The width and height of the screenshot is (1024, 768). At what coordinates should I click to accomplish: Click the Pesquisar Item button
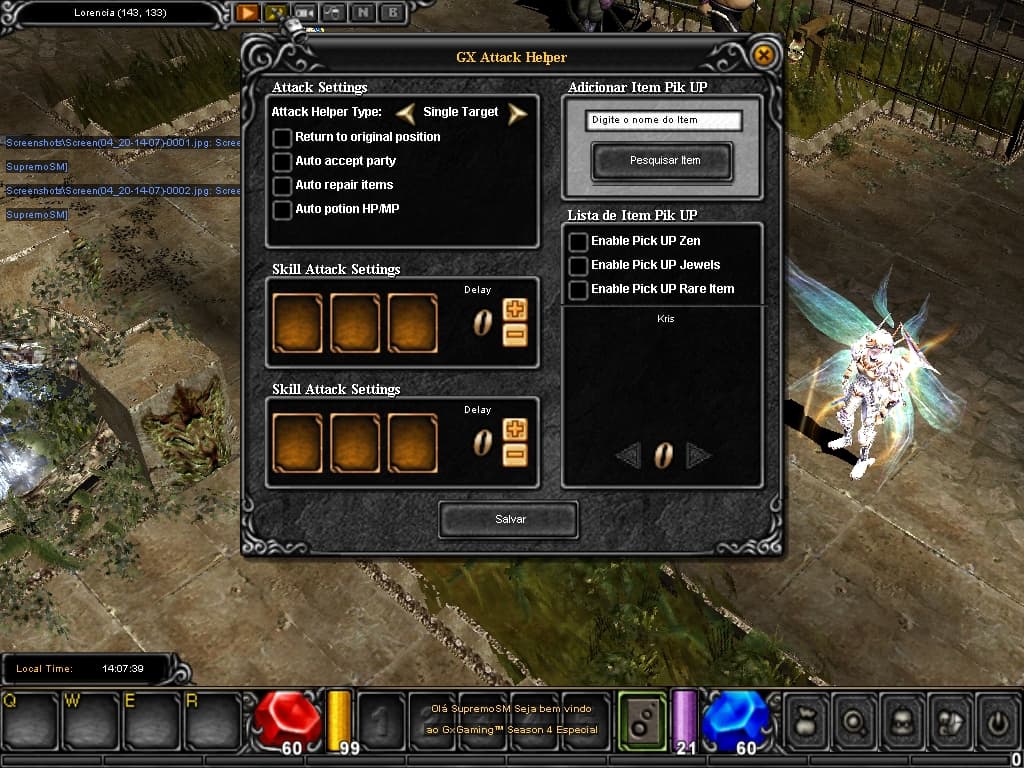pyautogui.click(x=662, y=161)
